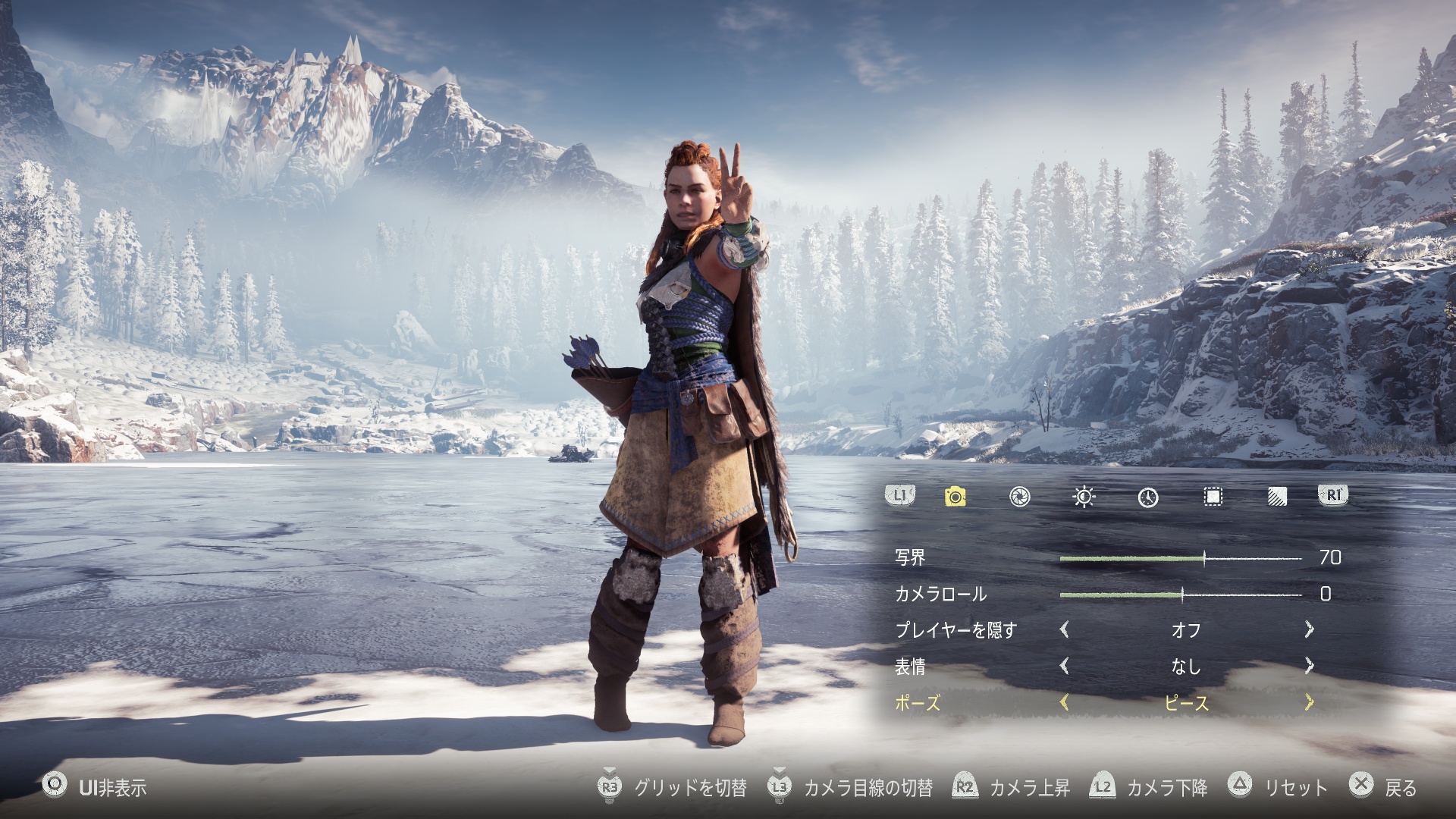
Task: Switch to the clock time-of-day tab
Action: click(1148, 497)
